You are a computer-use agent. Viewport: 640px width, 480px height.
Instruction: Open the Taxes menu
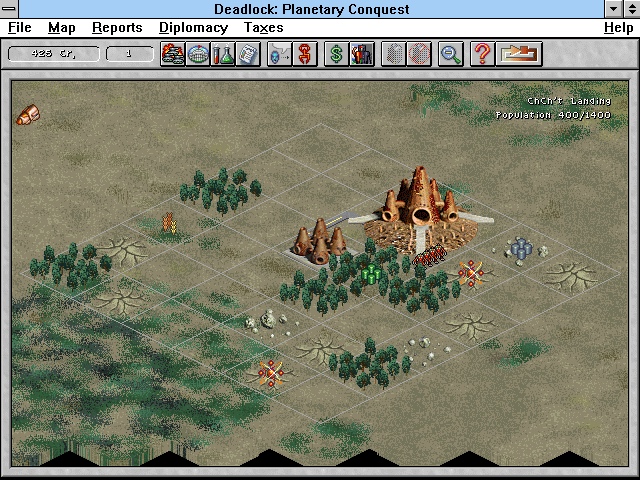tap(263, 28)
